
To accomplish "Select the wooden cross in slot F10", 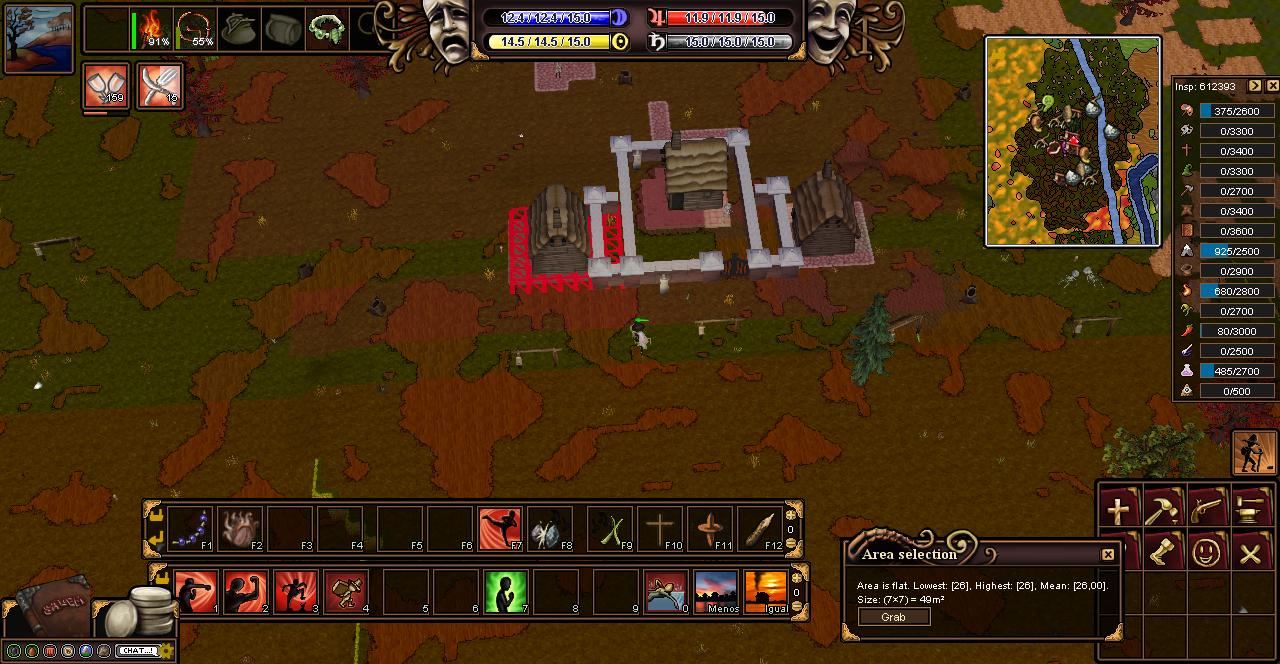I will tap(660, 529).
